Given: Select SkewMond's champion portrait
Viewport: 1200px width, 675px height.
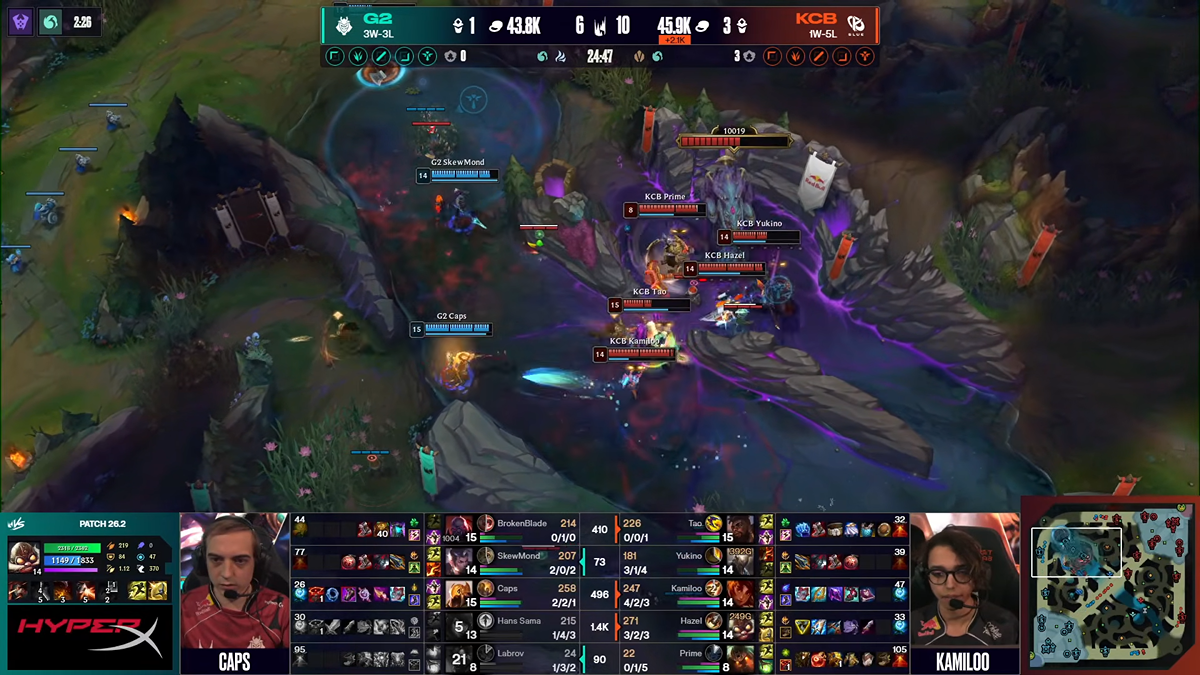Looking at the screenshot, I should click(460, 554).
